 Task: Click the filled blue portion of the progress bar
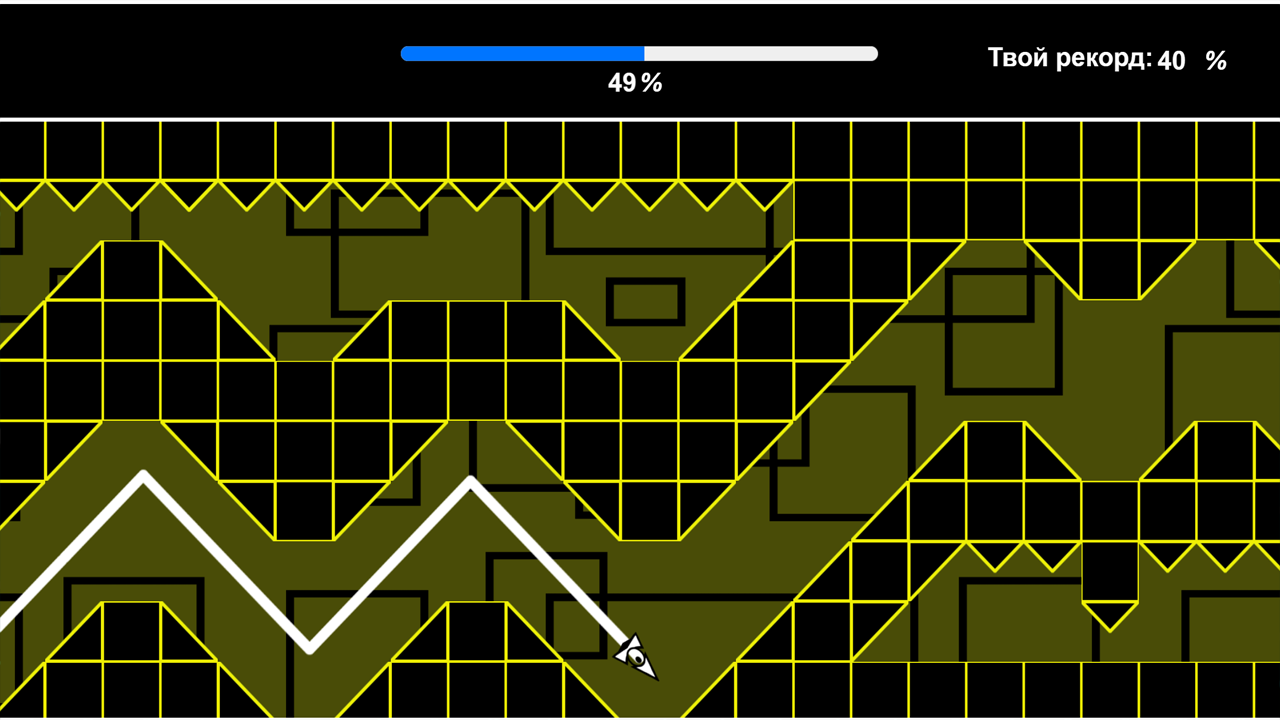coord(520,53)
